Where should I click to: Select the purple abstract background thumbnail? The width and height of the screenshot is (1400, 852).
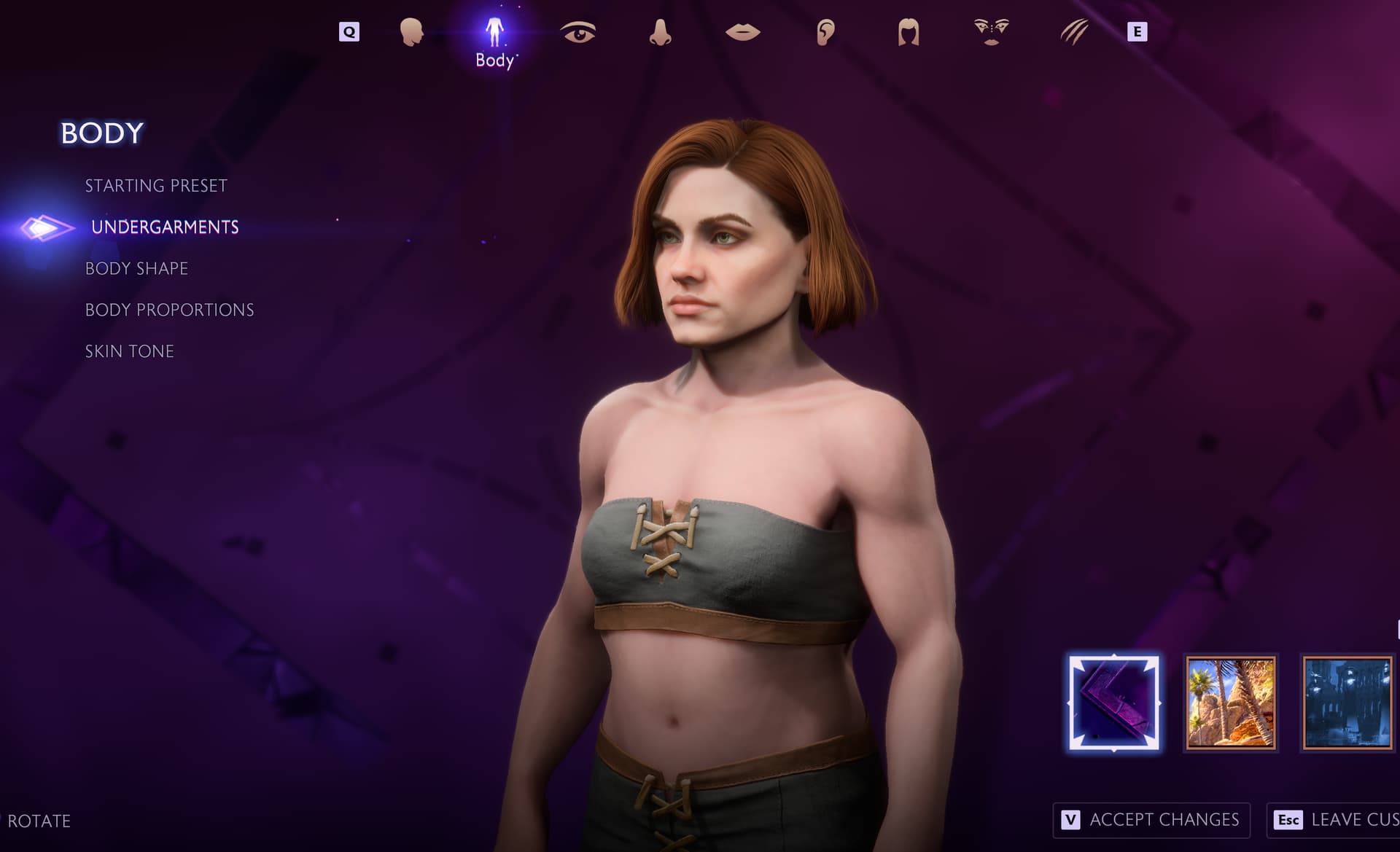click(1113, 703)
